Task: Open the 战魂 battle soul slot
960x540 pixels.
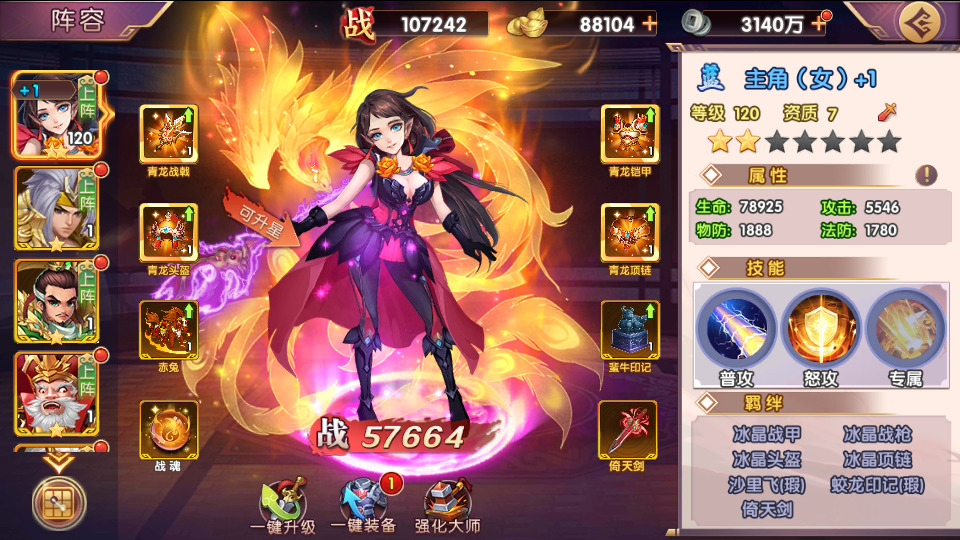Action: [x=169, y=429]
